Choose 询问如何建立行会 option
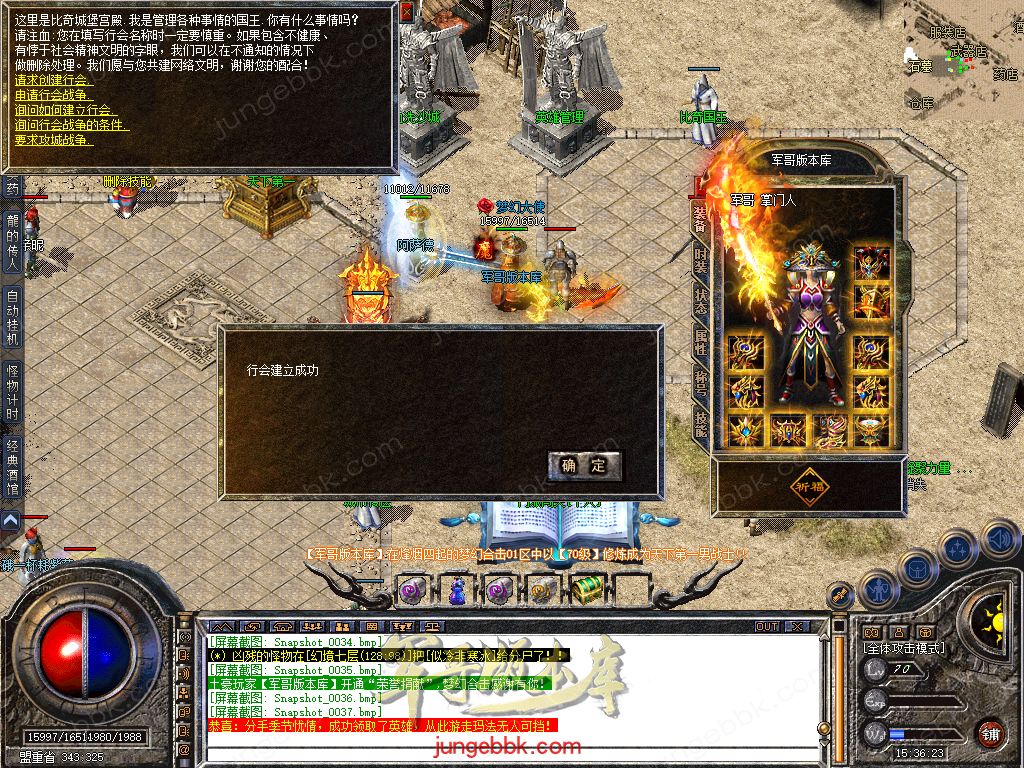Image resolution: width=1024 pixels, height=768 pixels. point(62,110)
